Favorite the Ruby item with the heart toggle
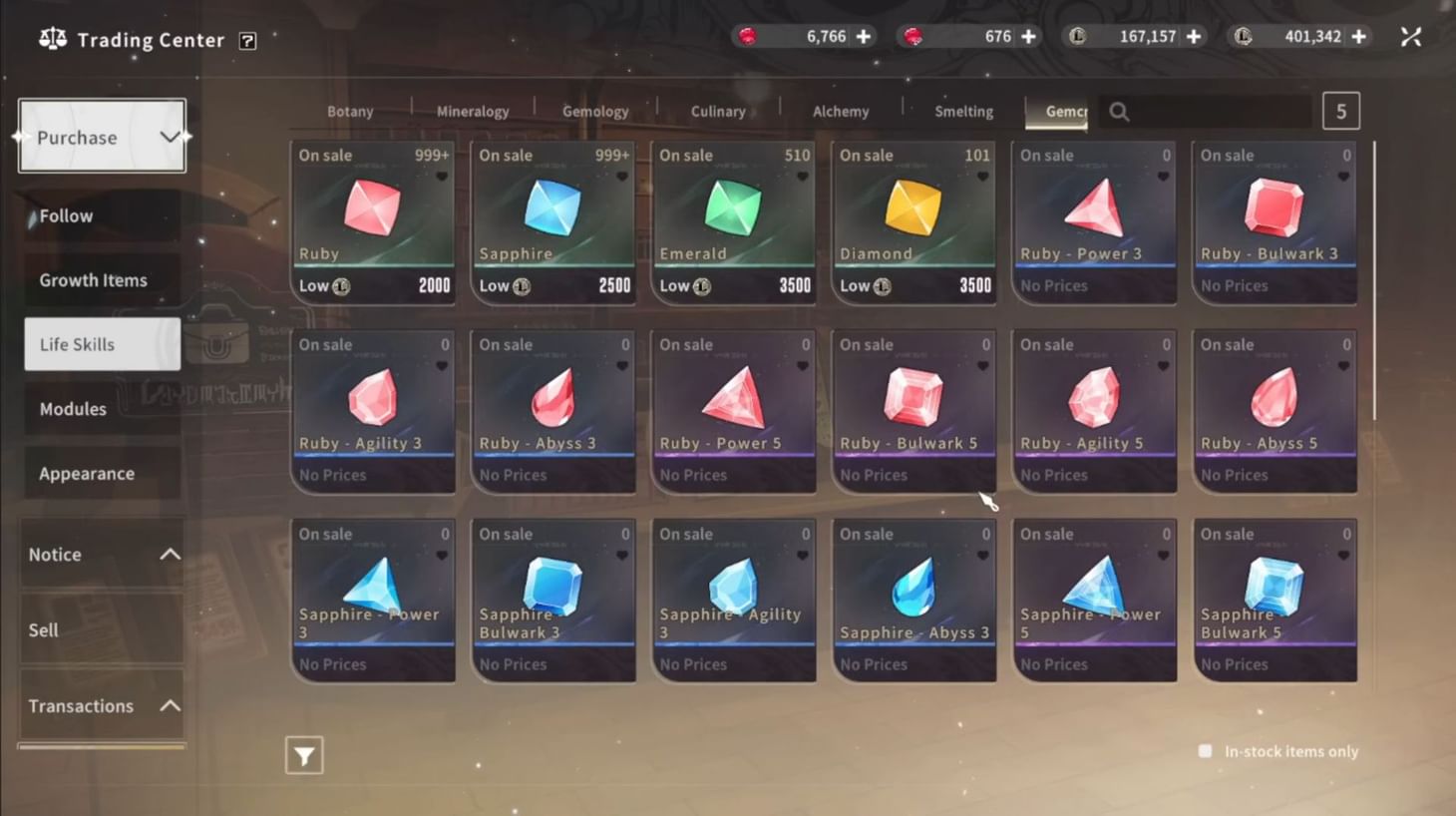This screenshot has width=1456, height=816. click(442, 176)
